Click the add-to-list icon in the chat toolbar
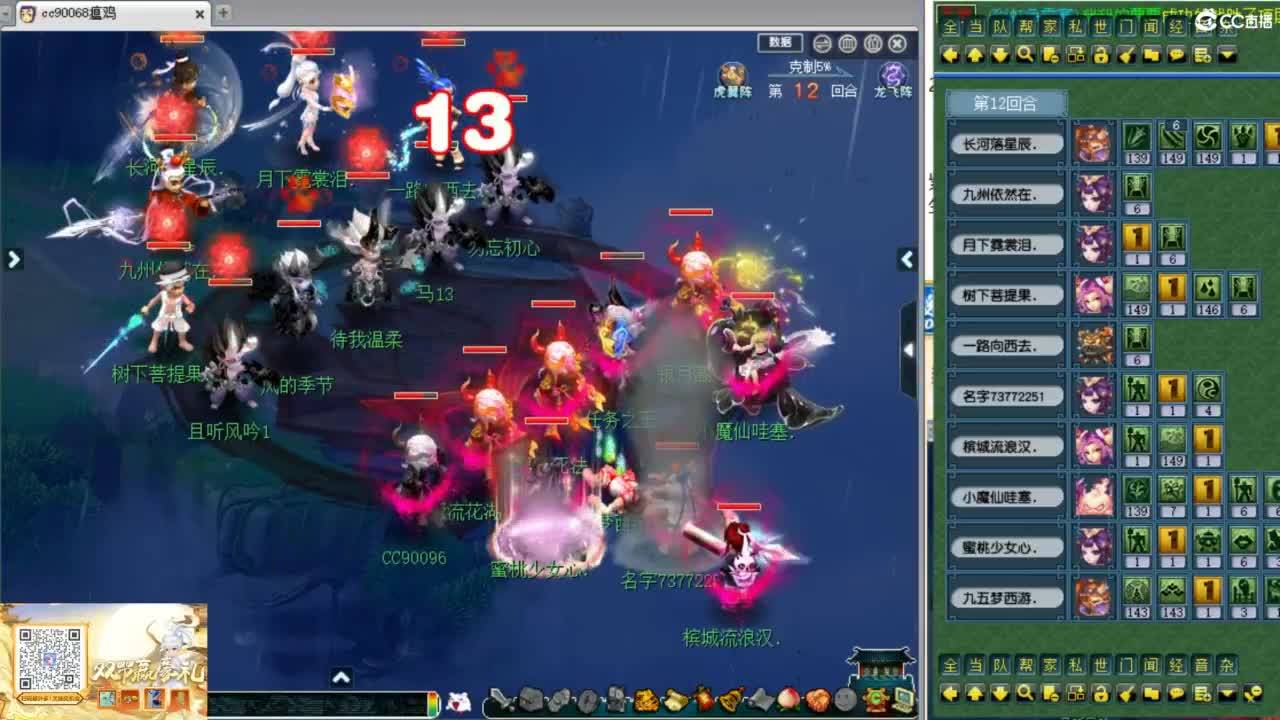 pyautogui.click(x=1202, y=54)
